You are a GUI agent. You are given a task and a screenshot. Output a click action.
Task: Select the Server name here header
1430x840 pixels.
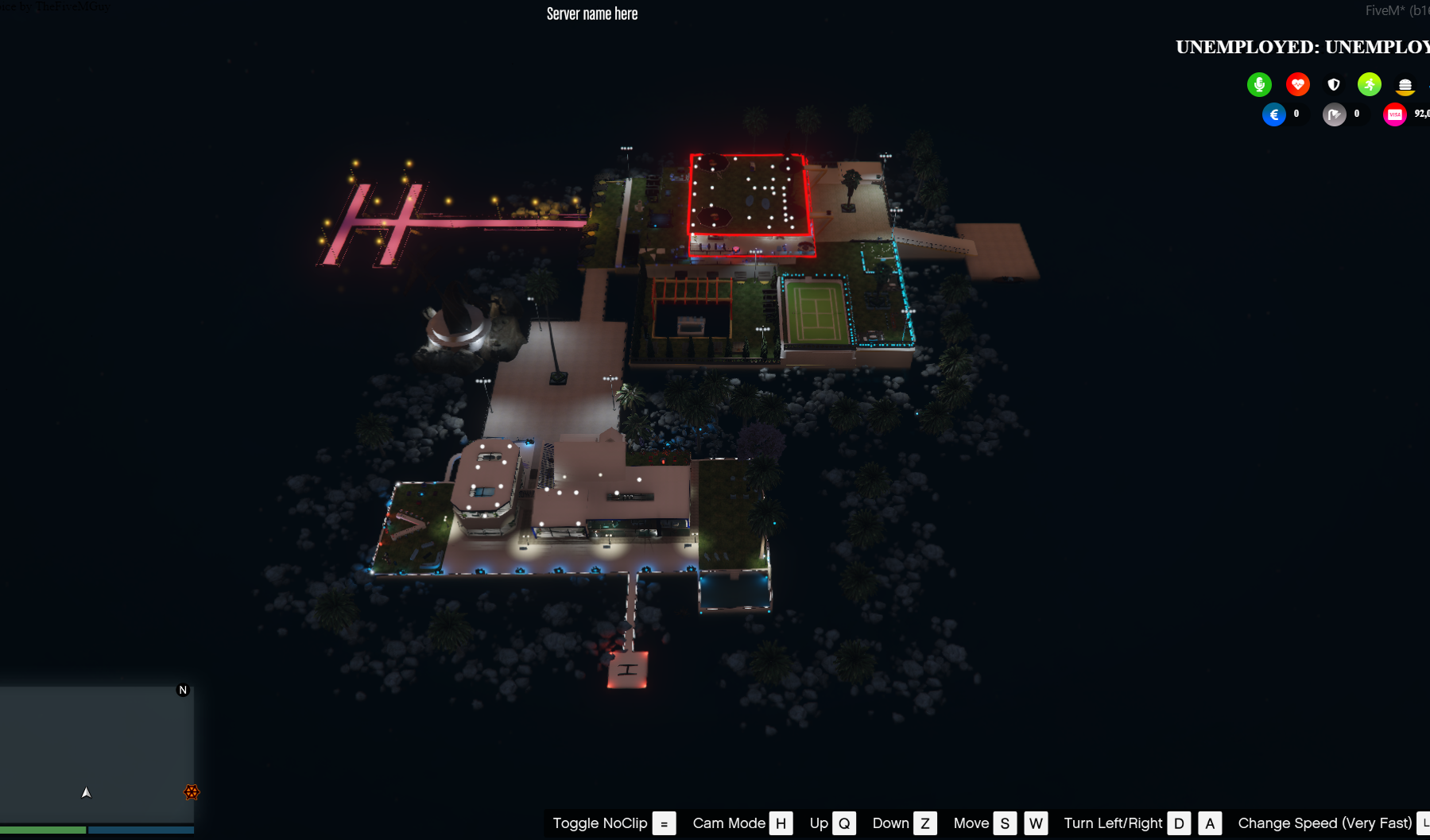coord(591,13)
